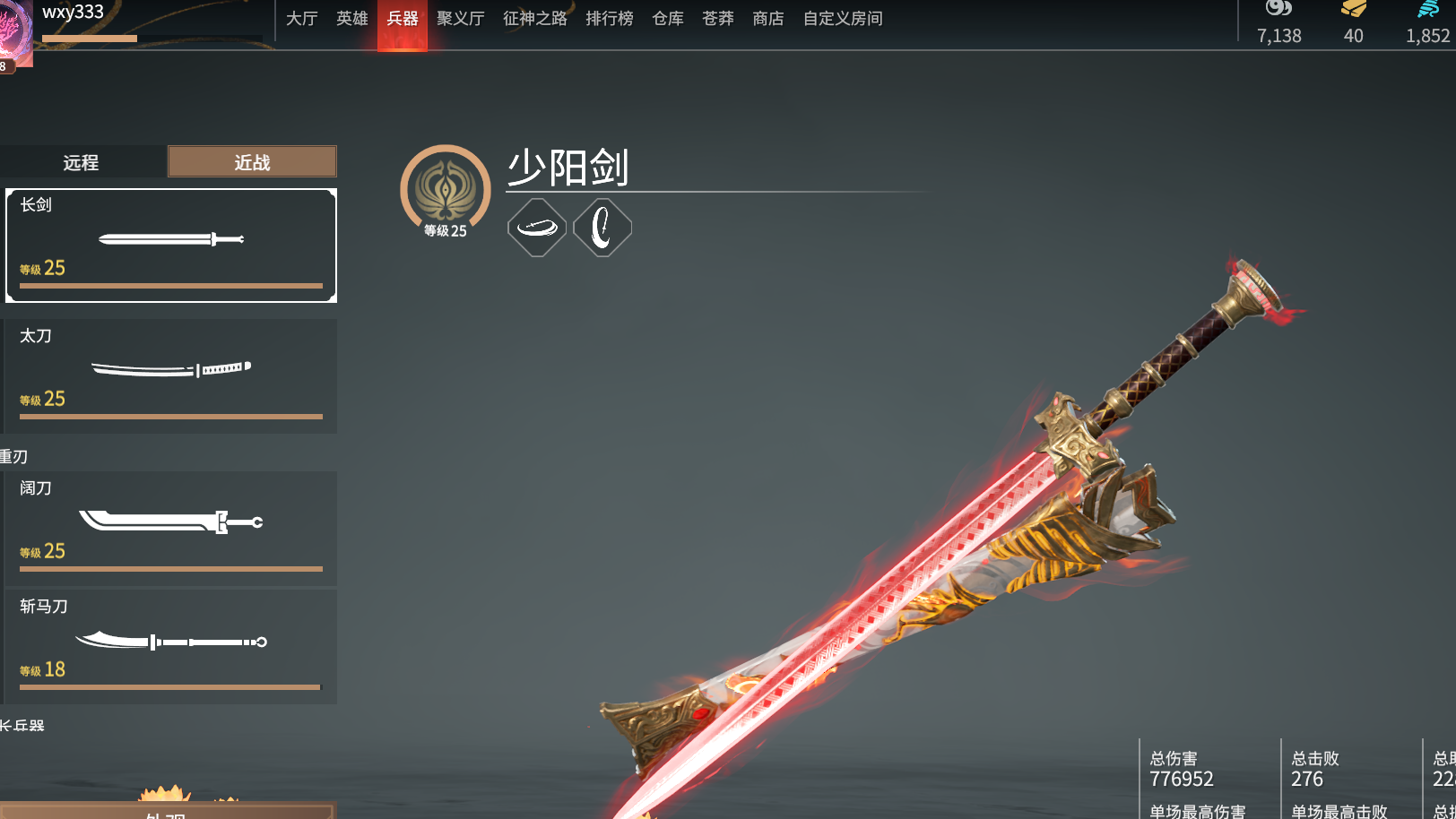1456x819 pixels.
Task: Open the 仓库 warehouse
Action: click(668, 19)
